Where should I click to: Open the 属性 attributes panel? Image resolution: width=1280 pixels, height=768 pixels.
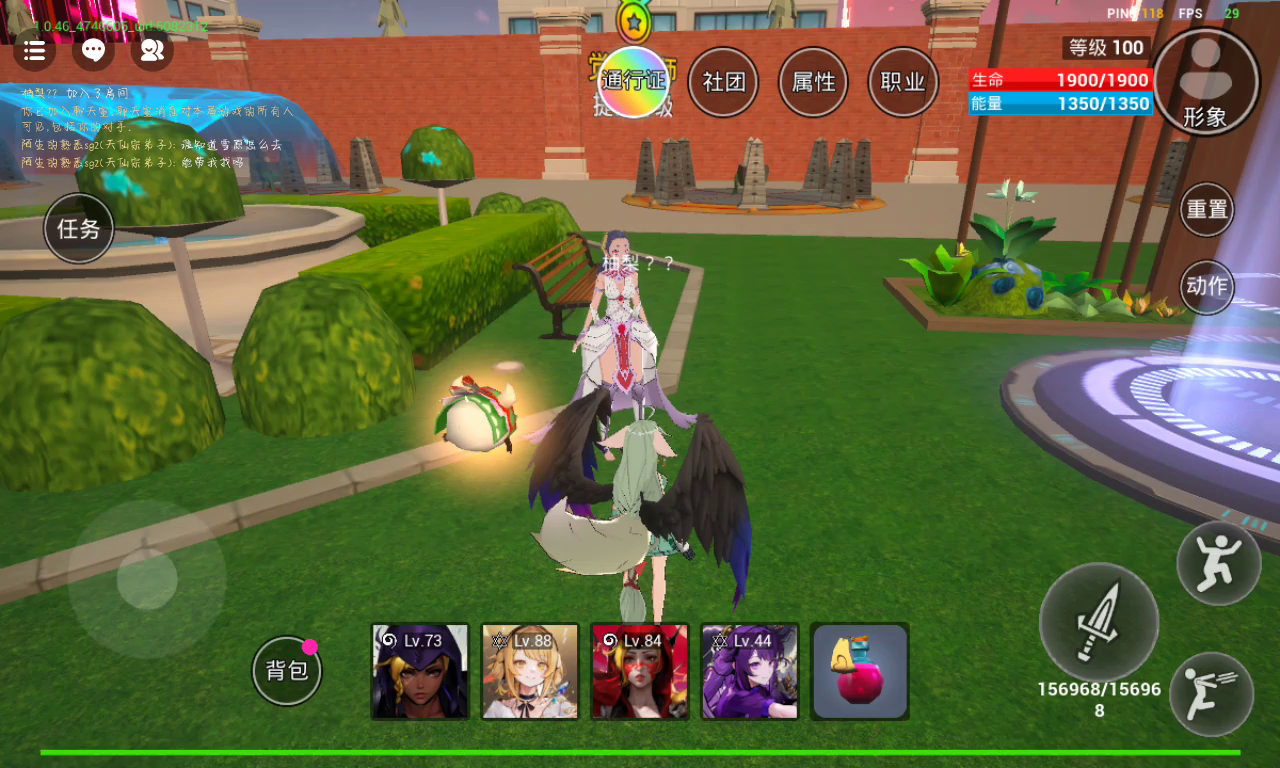(x=813, y=82)
